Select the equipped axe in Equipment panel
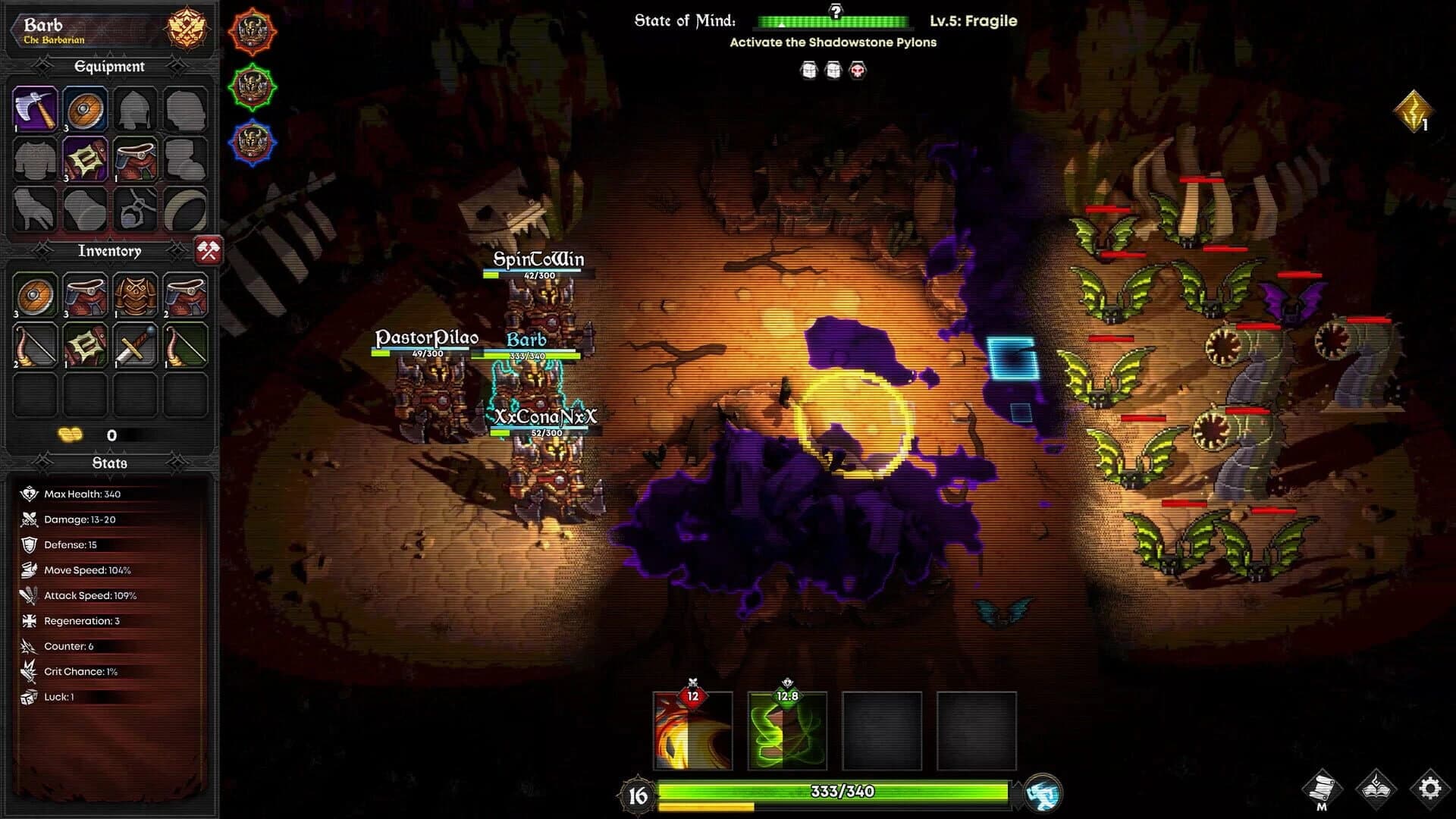 [x=34, y=109]
